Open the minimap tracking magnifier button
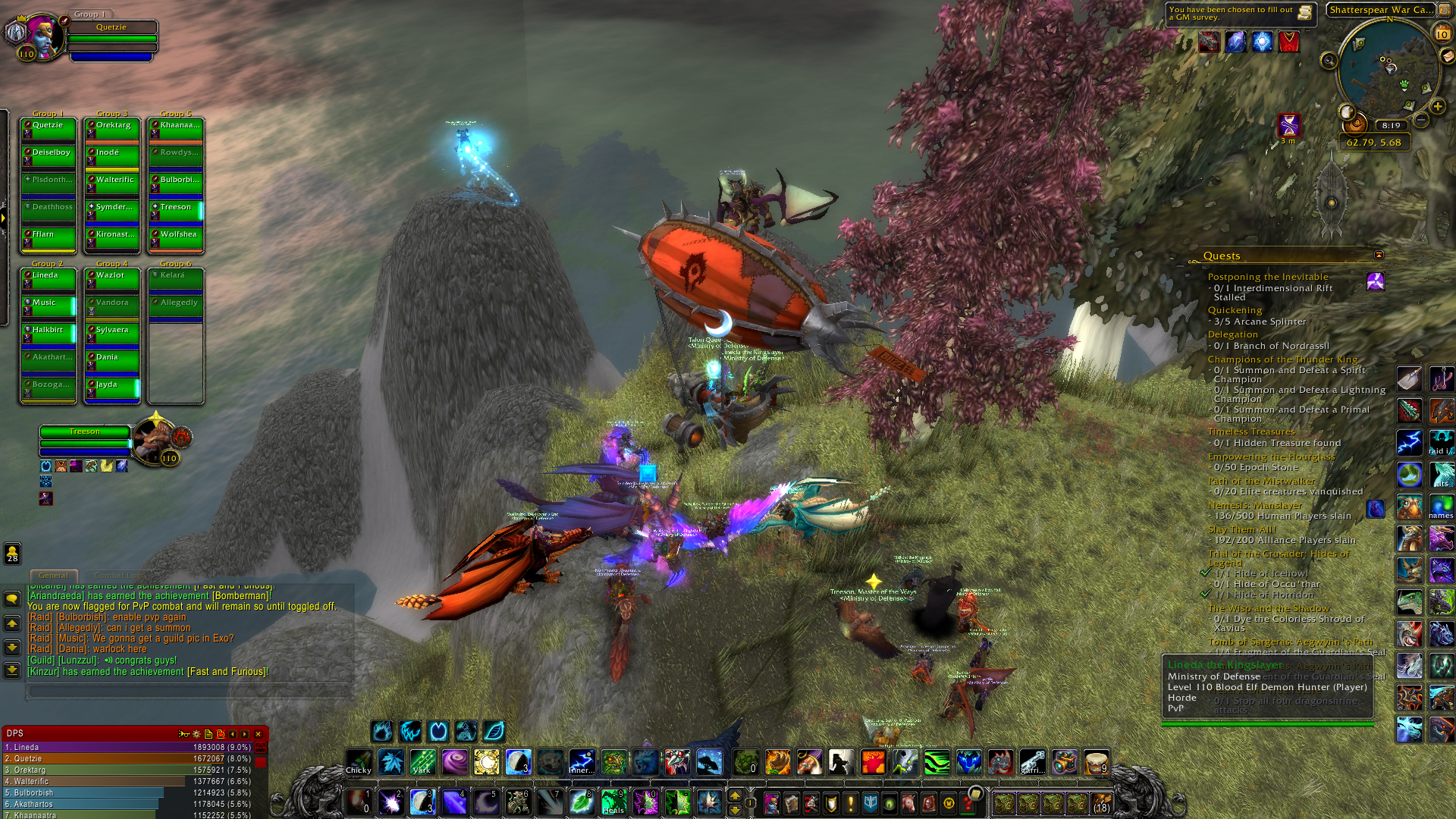 (1329, 61)
